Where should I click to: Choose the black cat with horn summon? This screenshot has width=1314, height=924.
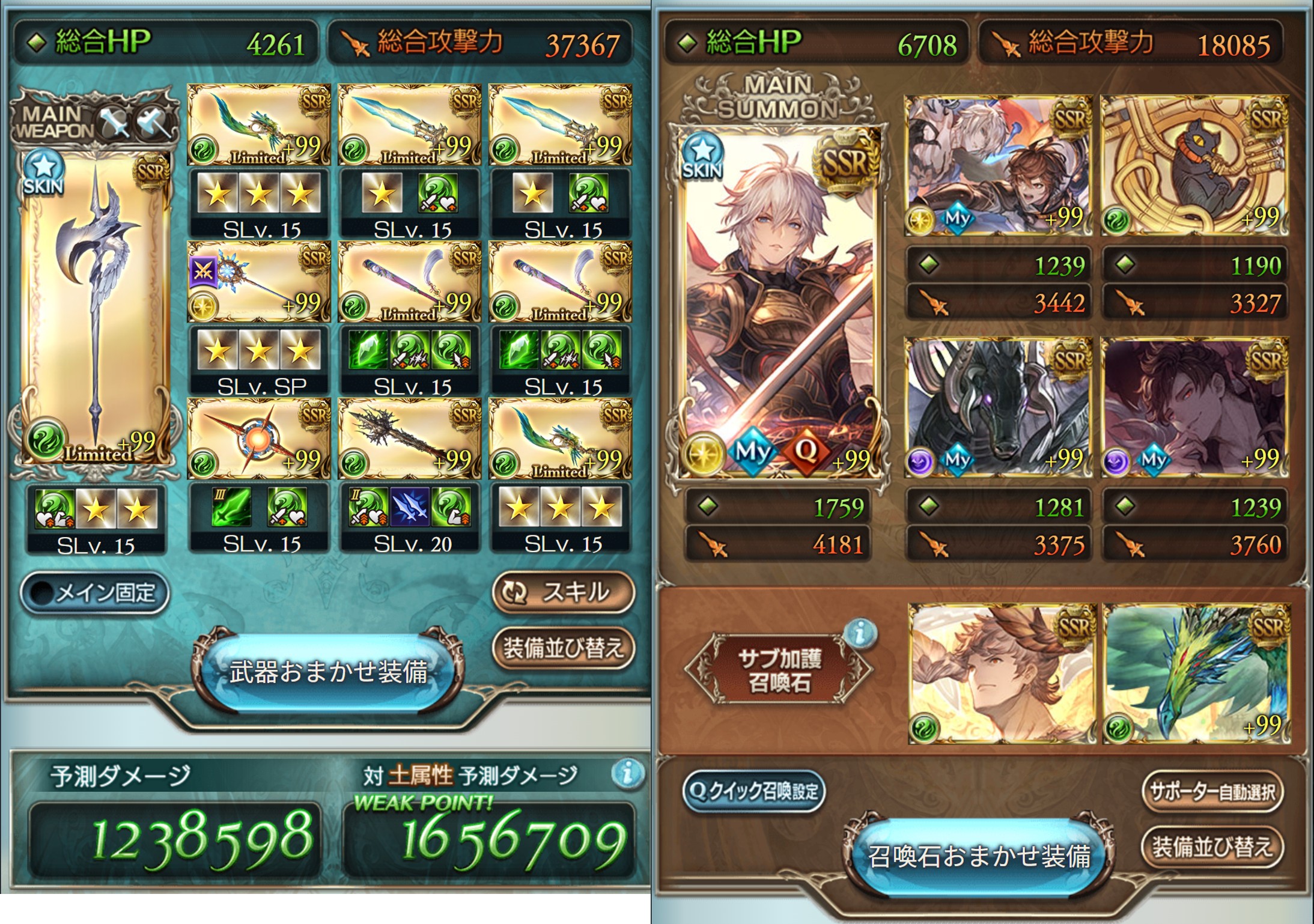pyautogui.click(x=1194, y=165)
